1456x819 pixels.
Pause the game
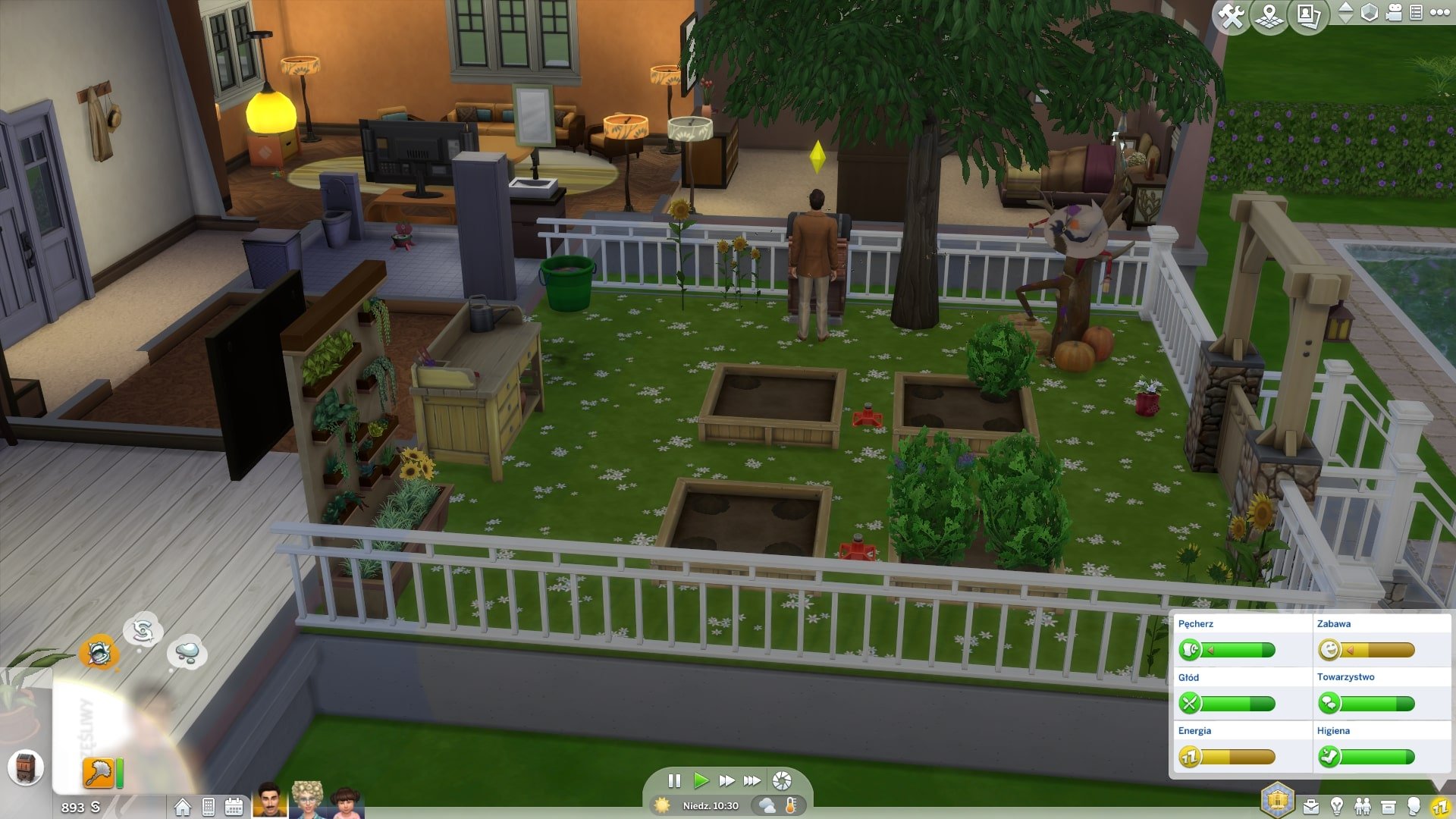pyautogui.click(x=674, y=780)
